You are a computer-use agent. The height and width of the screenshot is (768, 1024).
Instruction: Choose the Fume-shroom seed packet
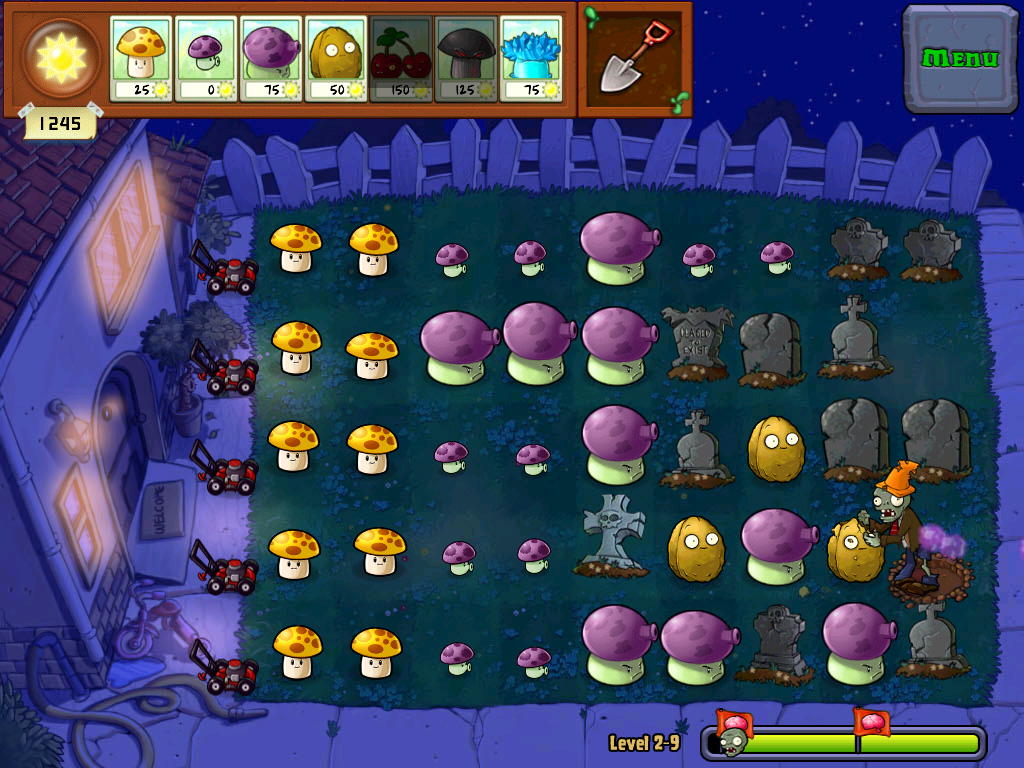tap(271, 58)
